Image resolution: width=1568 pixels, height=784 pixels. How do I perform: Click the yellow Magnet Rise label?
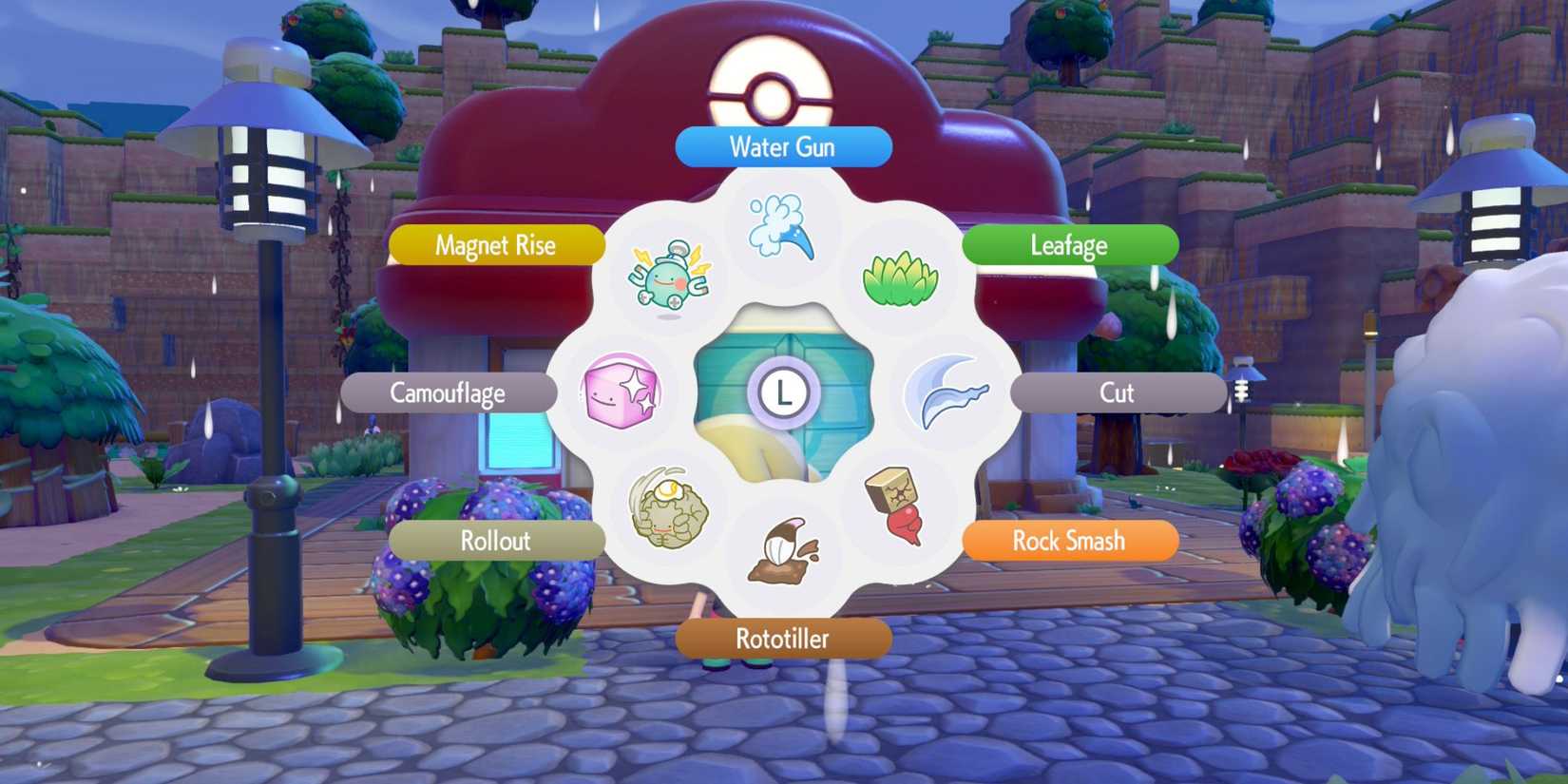pyautogui.click(x=495, y=245)
